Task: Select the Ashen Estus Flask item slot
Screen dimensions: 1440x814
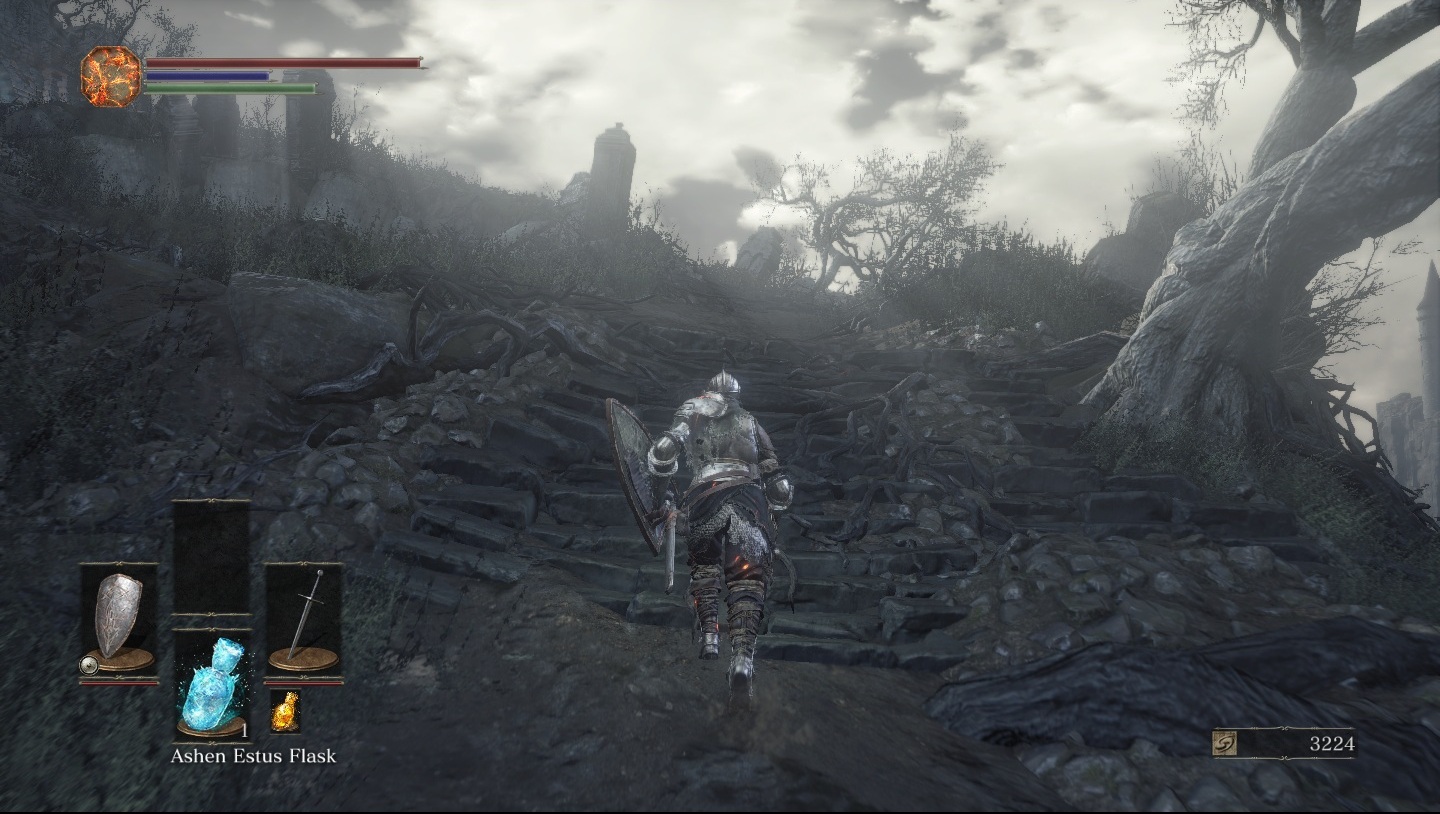Action: pos(212,684)
